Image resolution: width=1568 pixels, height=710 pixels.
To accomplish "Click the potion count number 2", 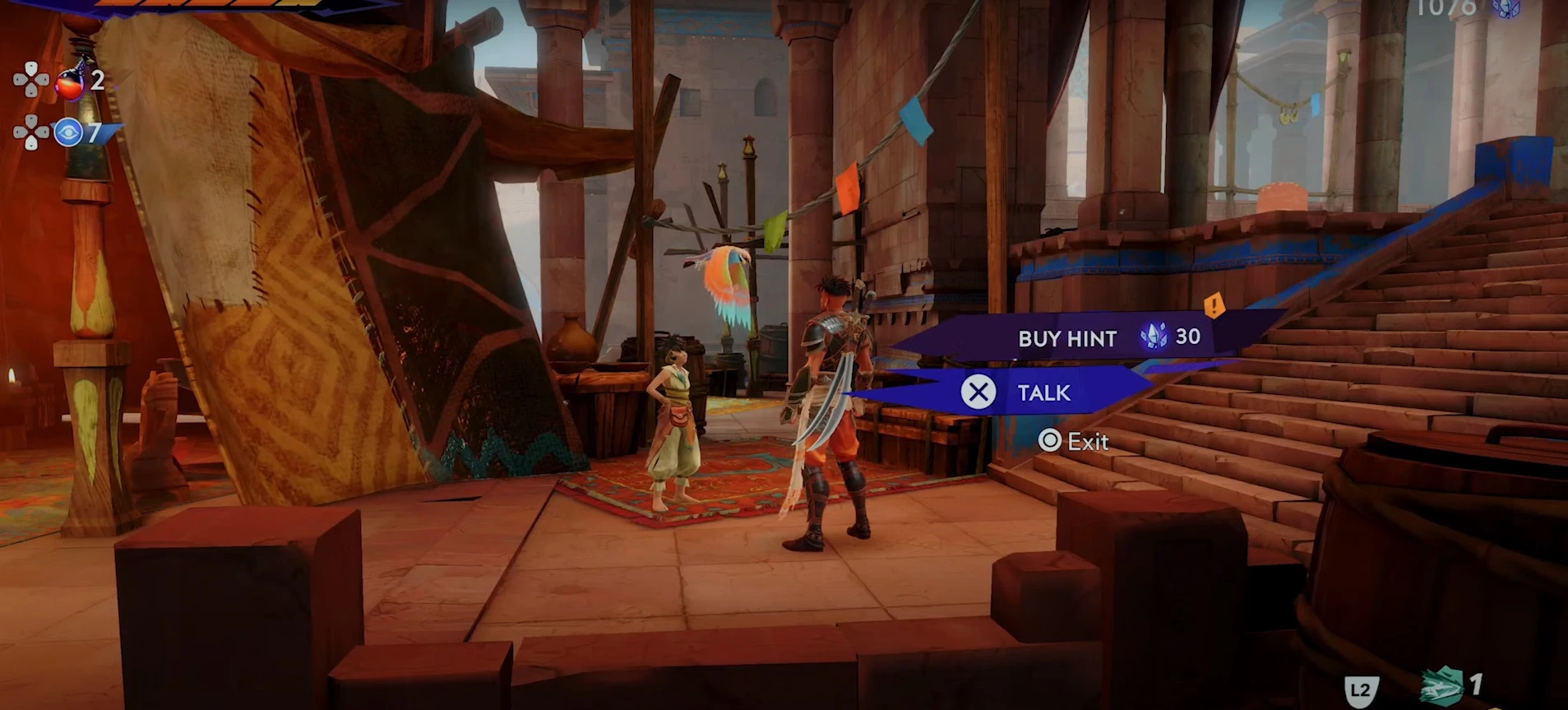I will 96,80.
